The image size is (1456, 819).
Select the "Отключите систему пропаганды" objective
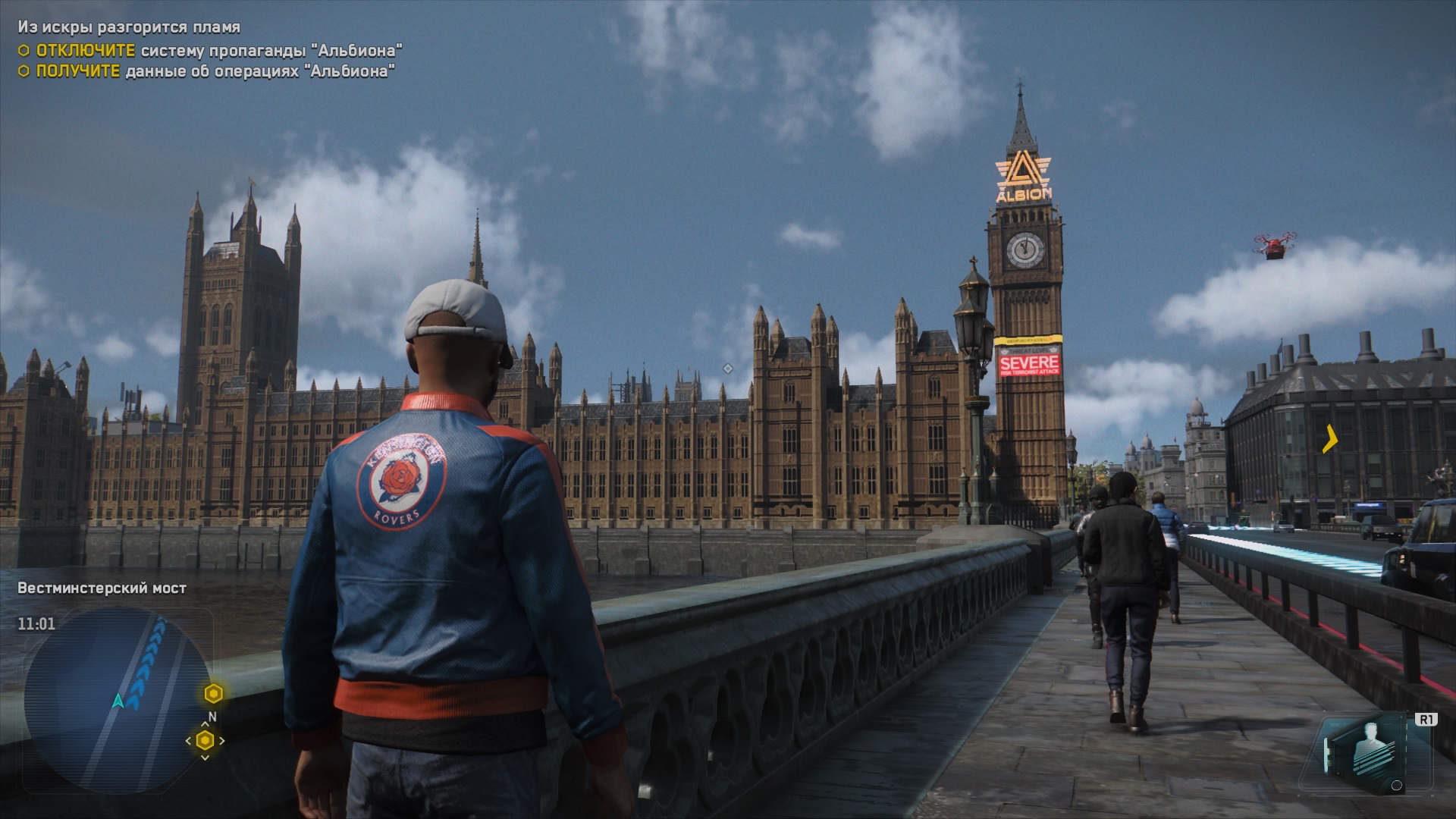(218, 51)
